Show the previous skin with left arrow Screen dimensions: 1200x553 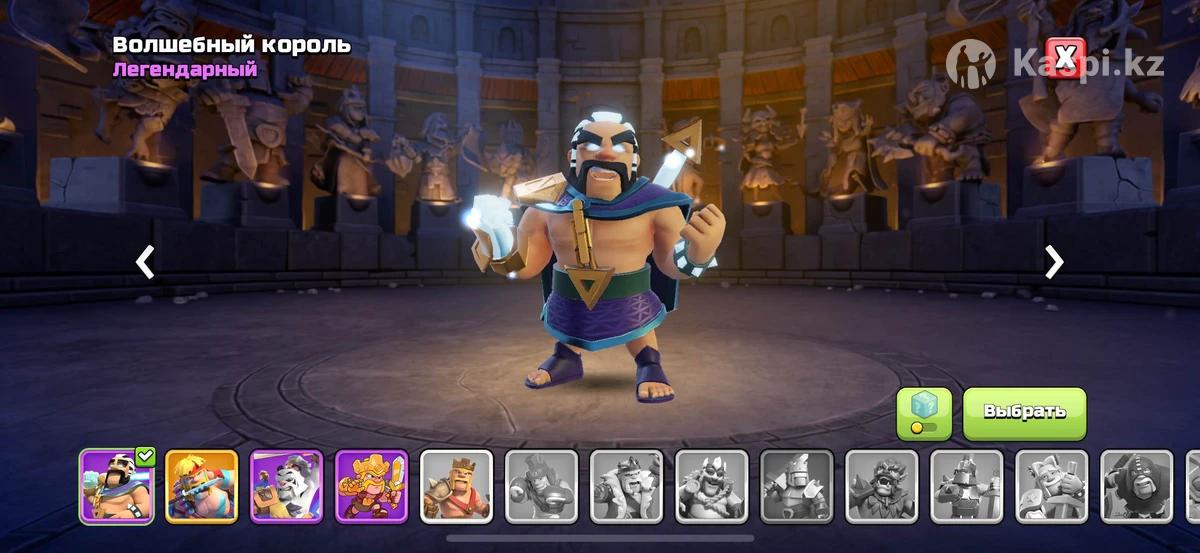(x=146, y=262)
